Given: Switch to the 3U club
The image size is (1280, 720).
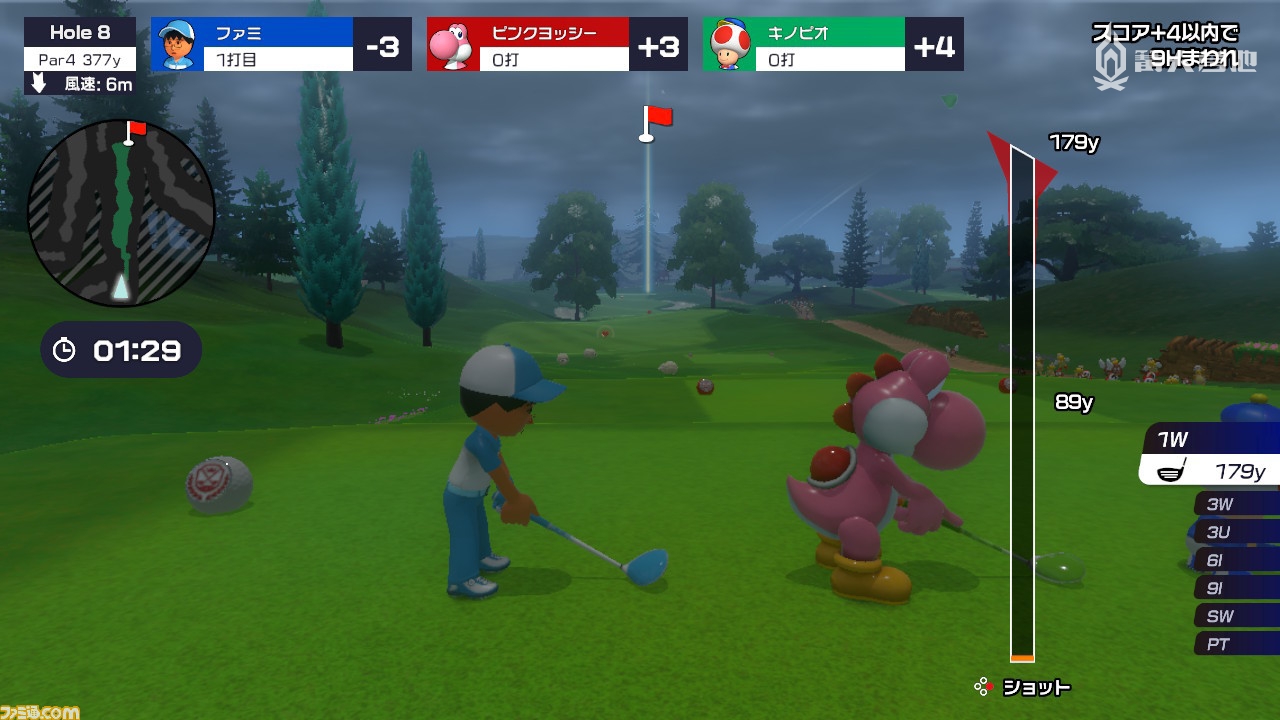Looking at the screenshot, I should click(x=1234, y=532).
